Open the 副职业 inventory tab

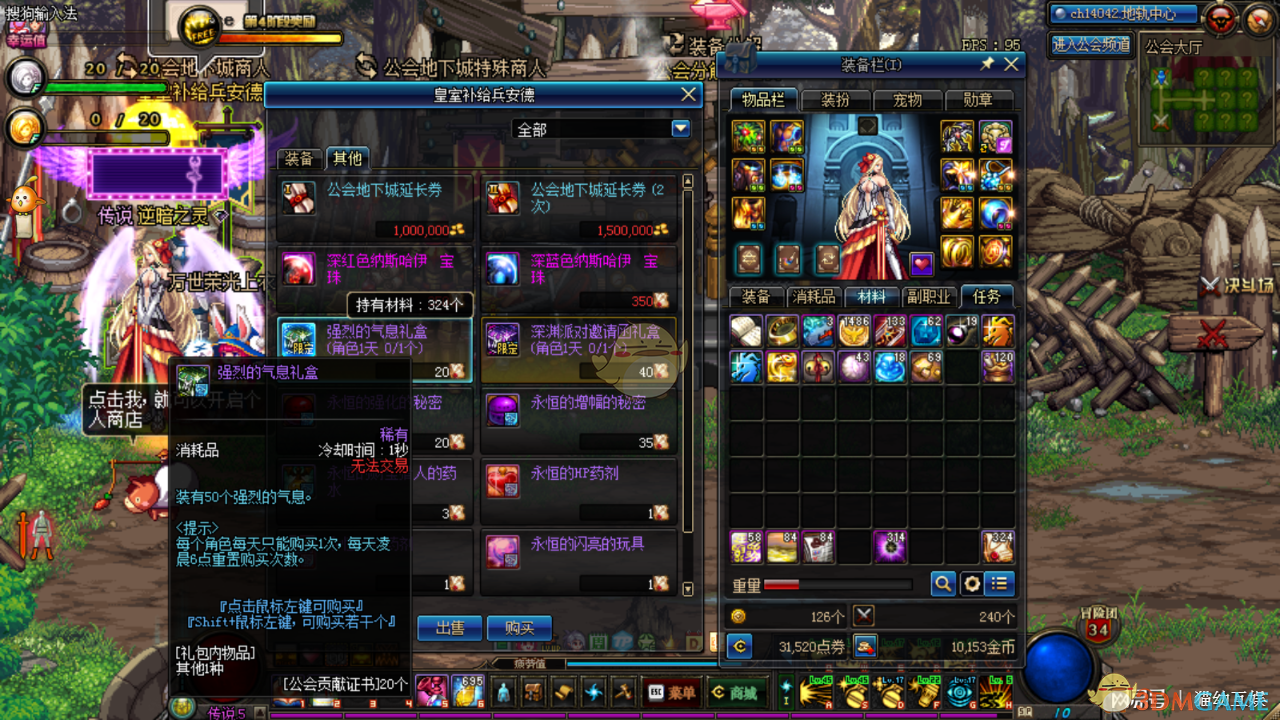coord(928,297)
